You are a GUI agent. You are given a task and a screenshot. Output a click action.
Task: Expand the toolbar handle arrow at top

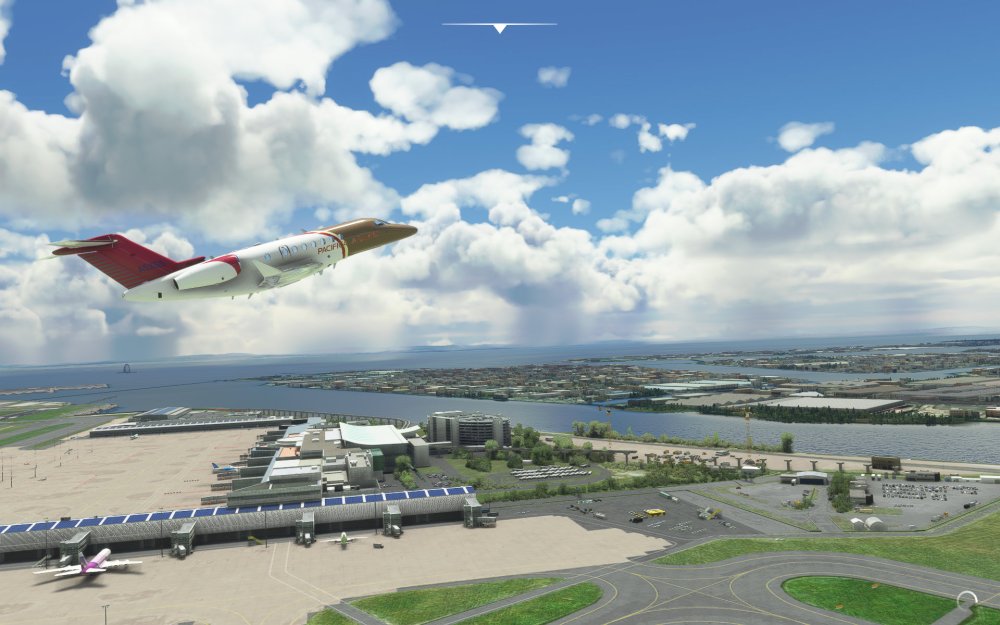[499, 28]
